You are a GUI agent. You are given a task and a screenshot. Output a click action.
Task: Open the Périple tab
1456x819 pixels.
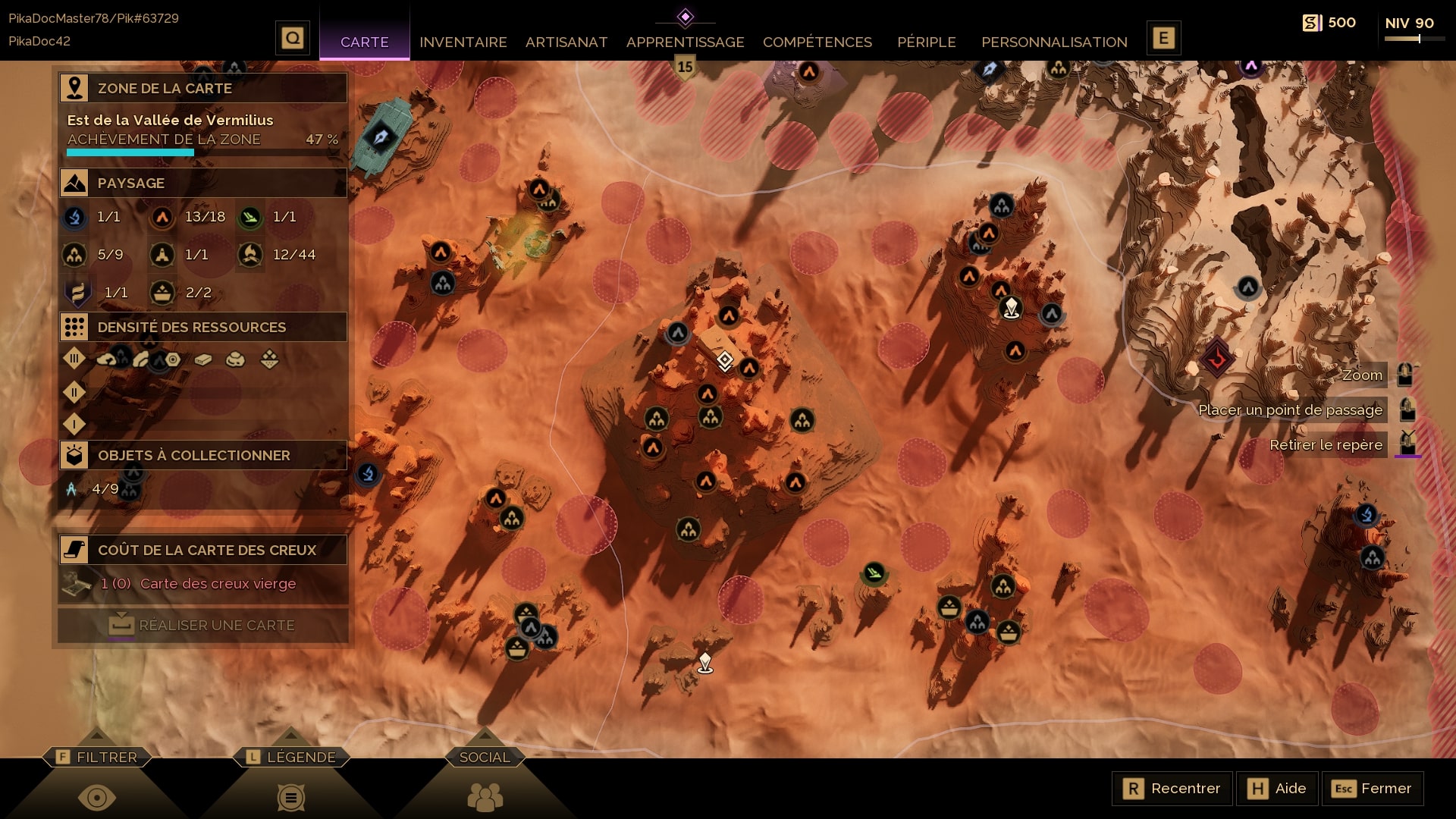pos(926,42)
